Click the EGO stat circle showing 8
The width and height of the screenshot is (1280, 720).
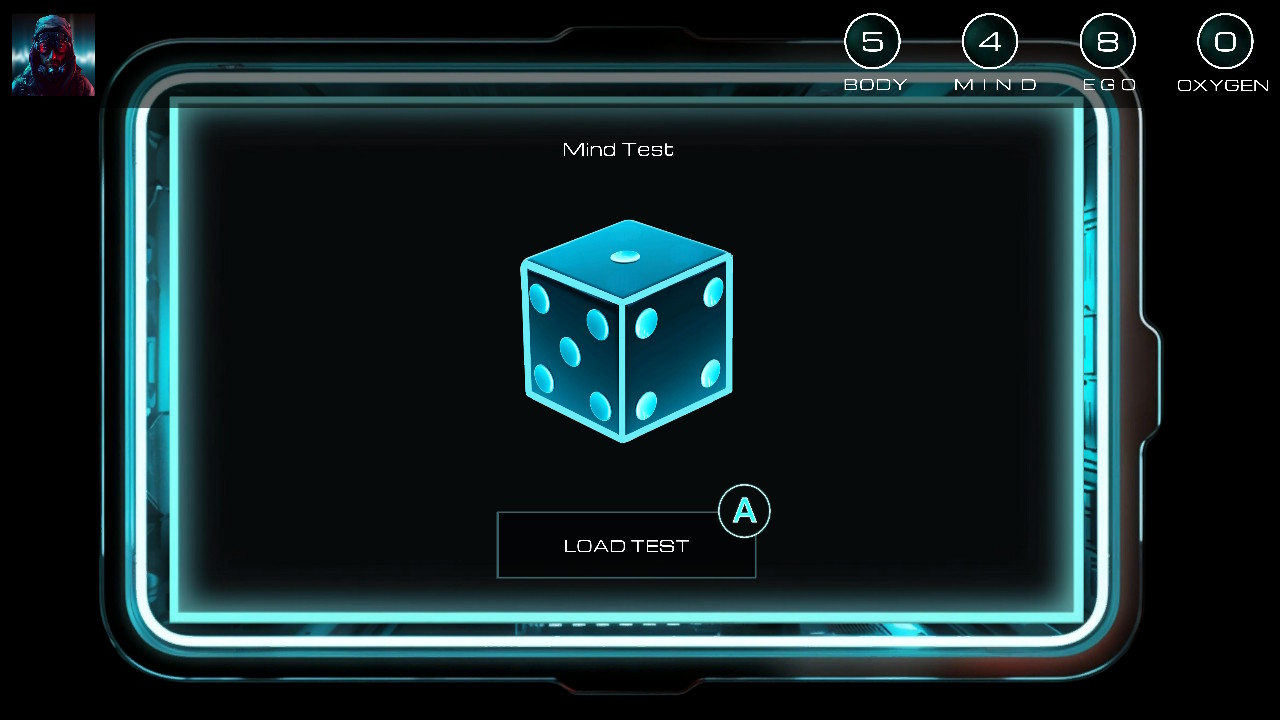1108,41
